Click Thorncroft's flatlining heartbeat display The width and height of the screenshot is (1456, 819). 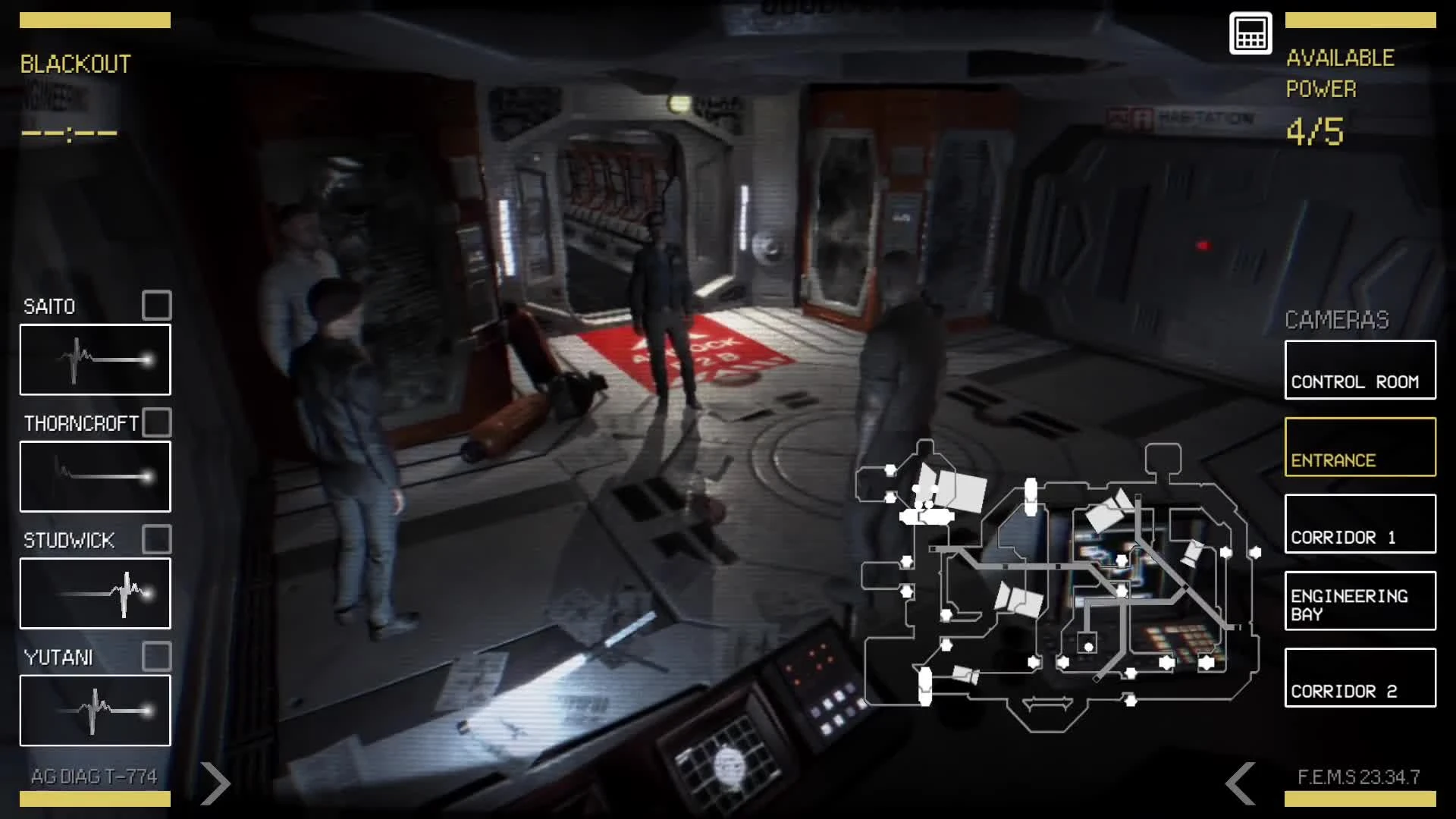[x=94, y=477]
